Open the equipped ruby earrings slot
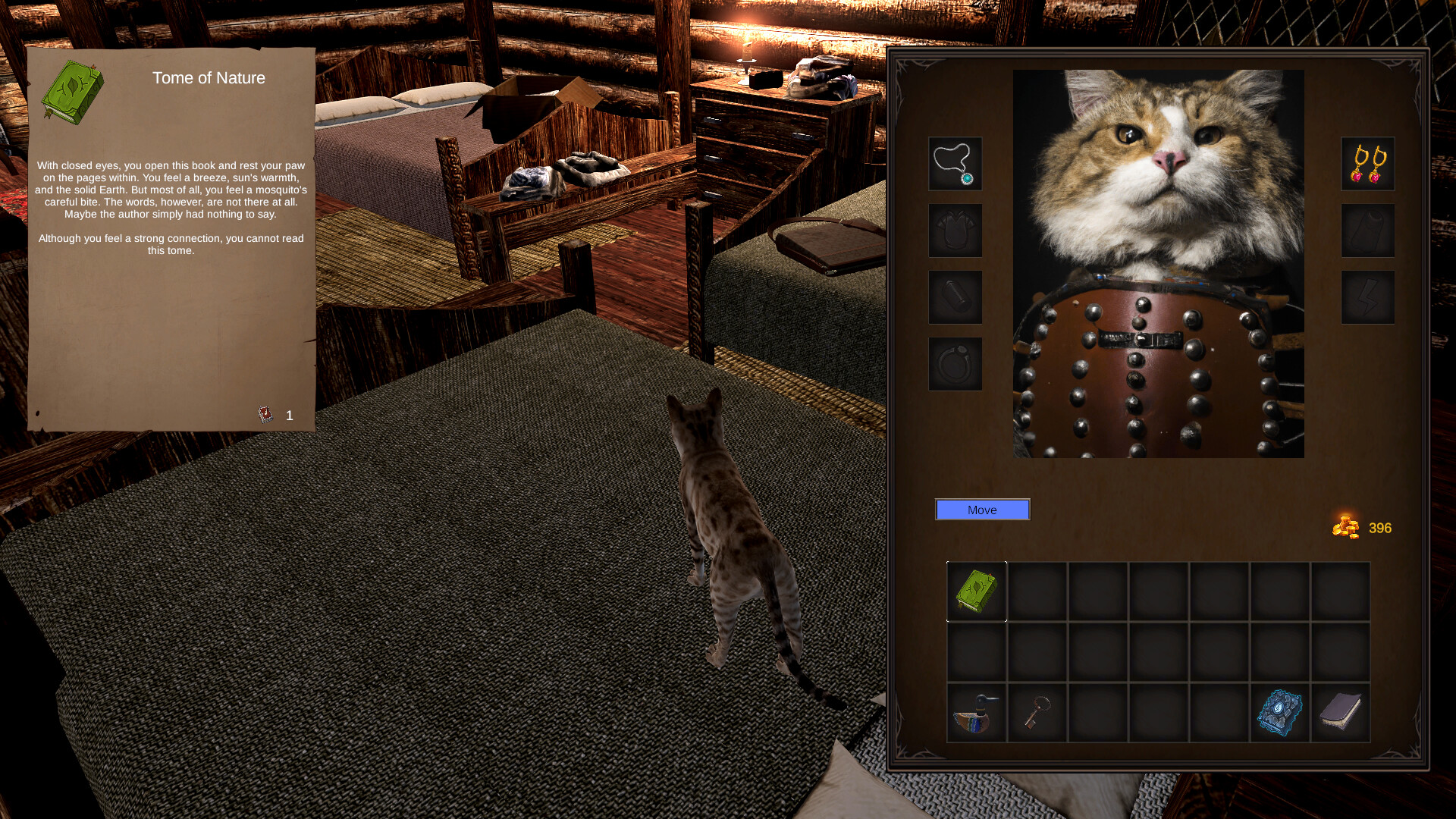 (1367, 165)
